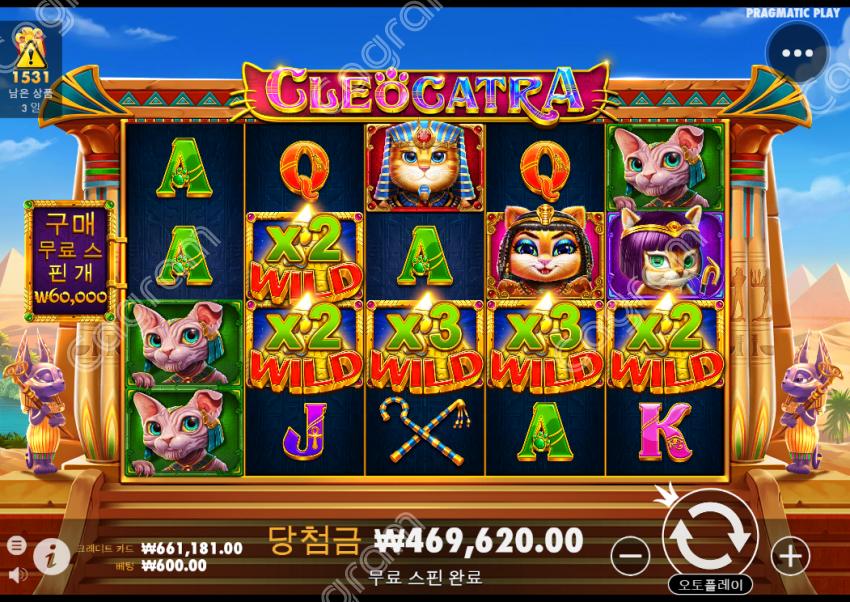Open the tournament prize panel showing 1531
The width and height of the screenshot is (850, 602).
[30, 62]
